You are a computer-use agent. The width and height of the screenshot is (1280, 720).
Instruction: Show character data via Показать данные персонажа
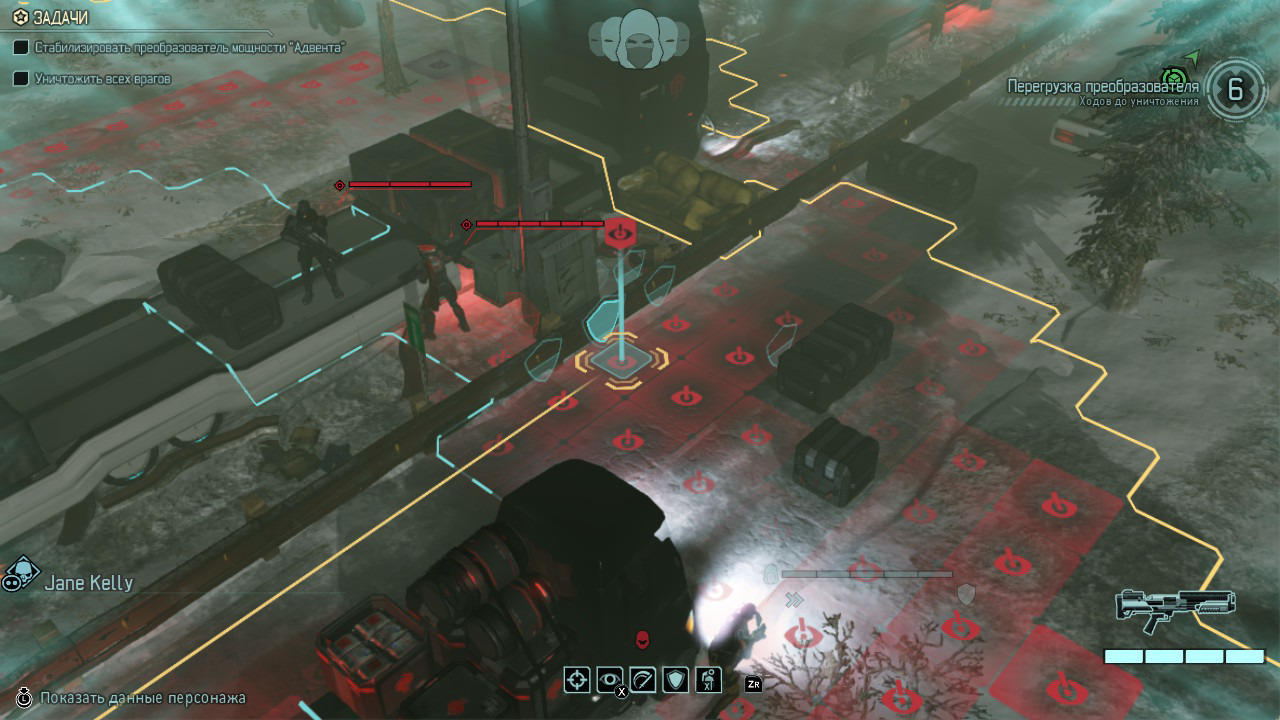click(x=142, y=697)
